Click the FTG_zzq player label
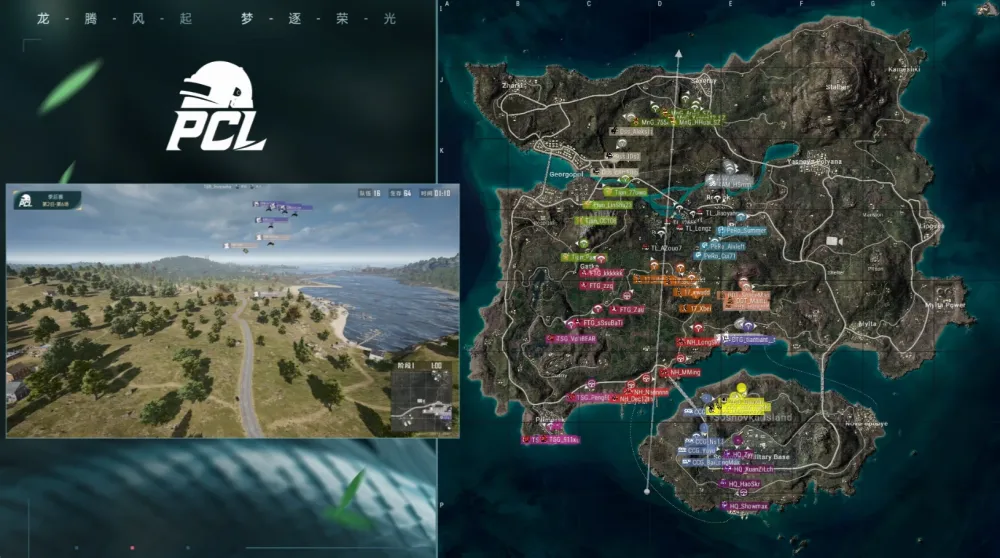The height and width of the screenshot is (558, 1000). click(x=600, y=285)
